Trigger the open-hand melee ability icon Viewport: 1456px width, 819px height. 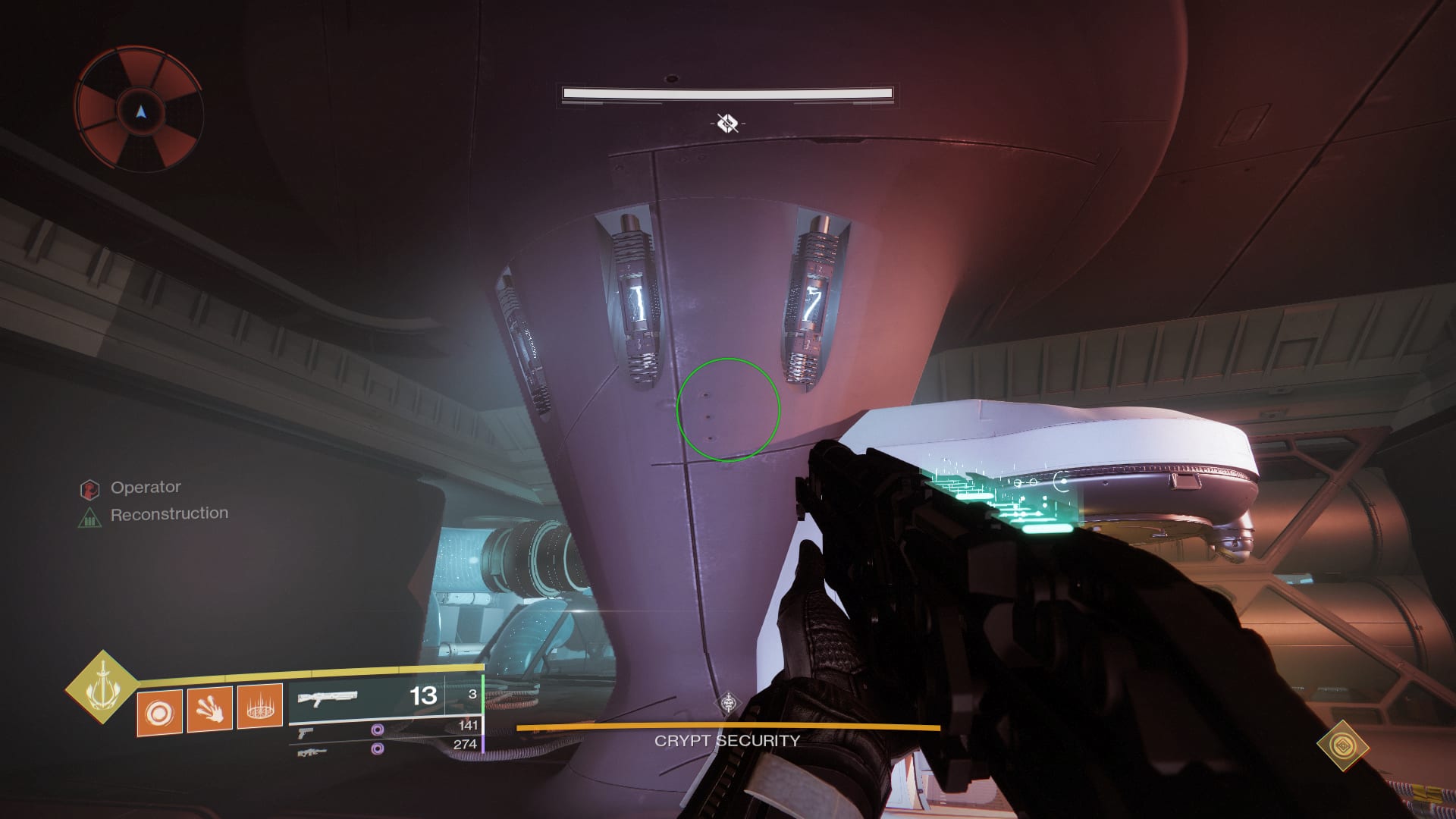[209, 710]
